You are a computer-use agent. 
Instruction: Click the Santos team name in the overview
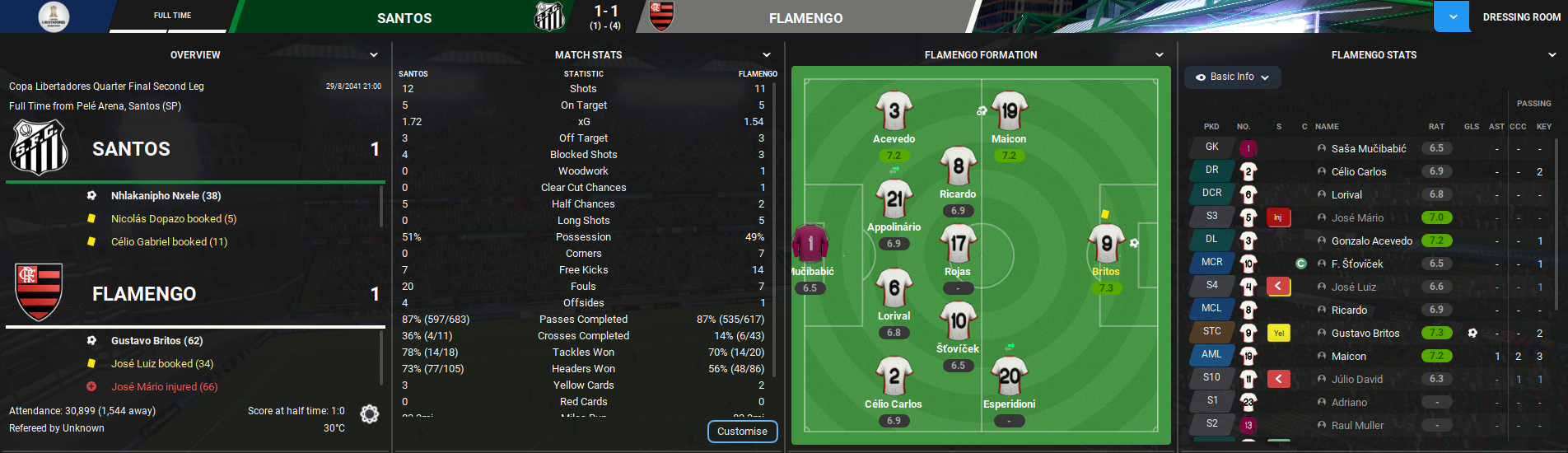click(x=131, y=149)
